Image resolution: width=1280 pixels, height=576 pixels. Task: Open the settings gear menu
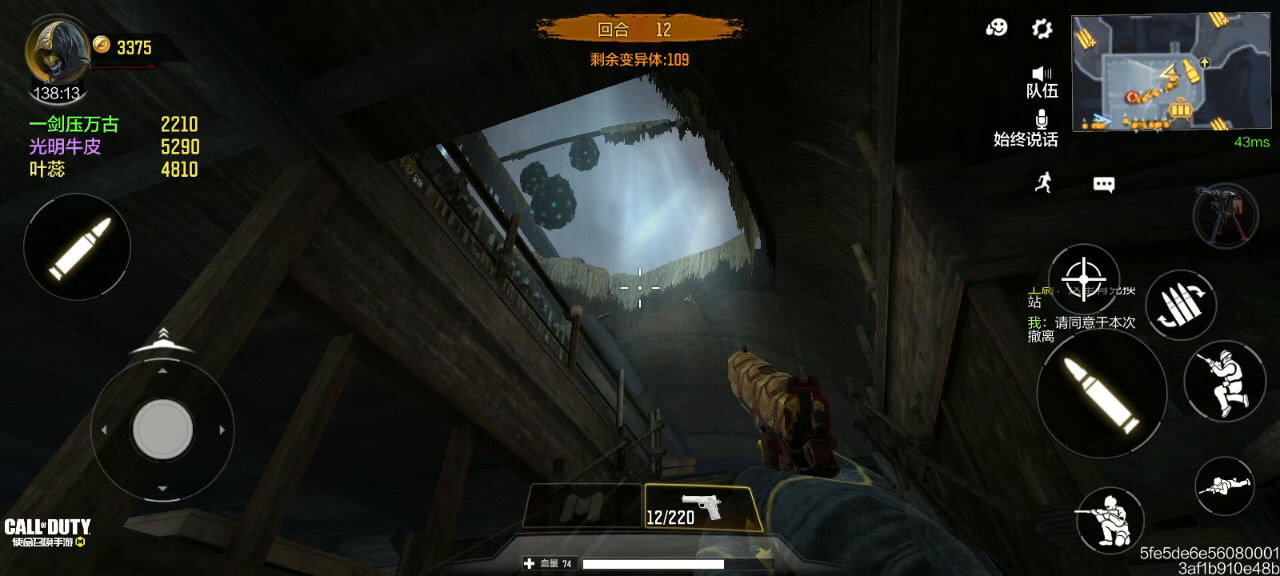(x=1042, y=28)
